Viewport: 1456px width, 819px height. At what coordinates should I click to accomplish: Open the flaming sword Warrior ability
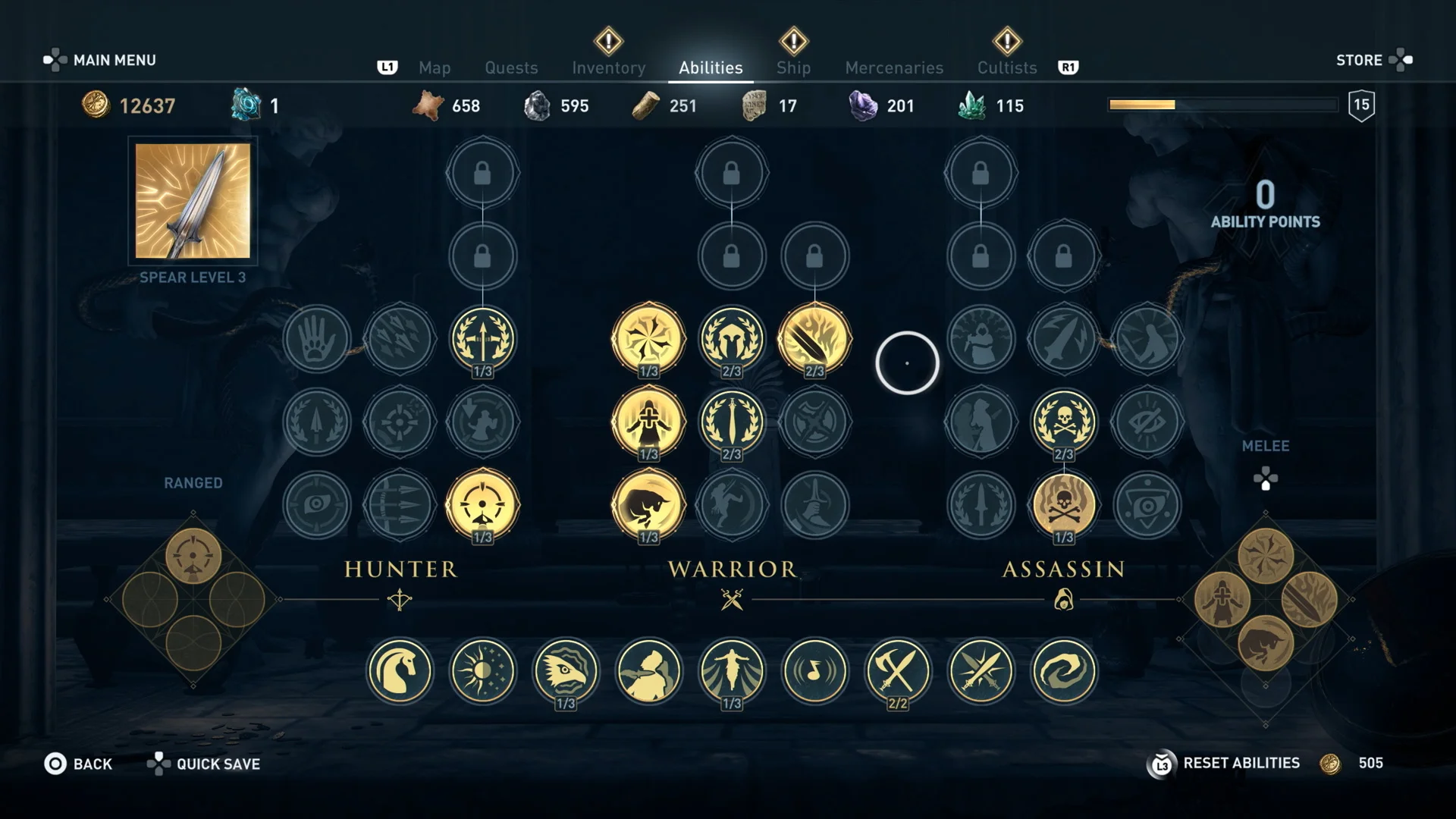click(x=815, y=339)
